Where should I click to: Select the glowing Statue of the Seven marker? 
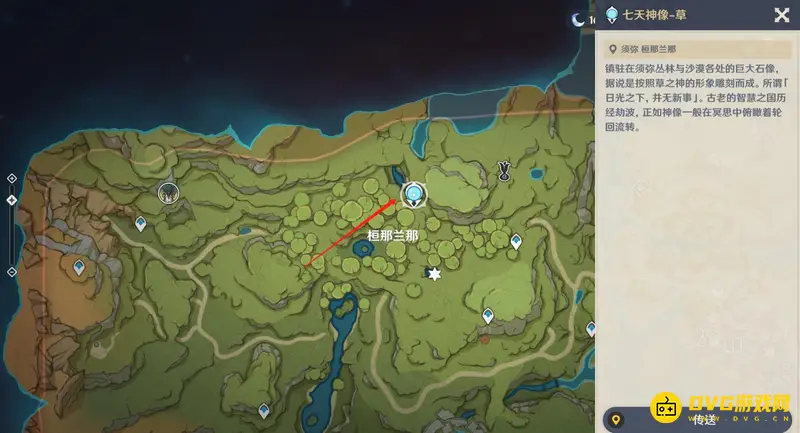[413, 192]
